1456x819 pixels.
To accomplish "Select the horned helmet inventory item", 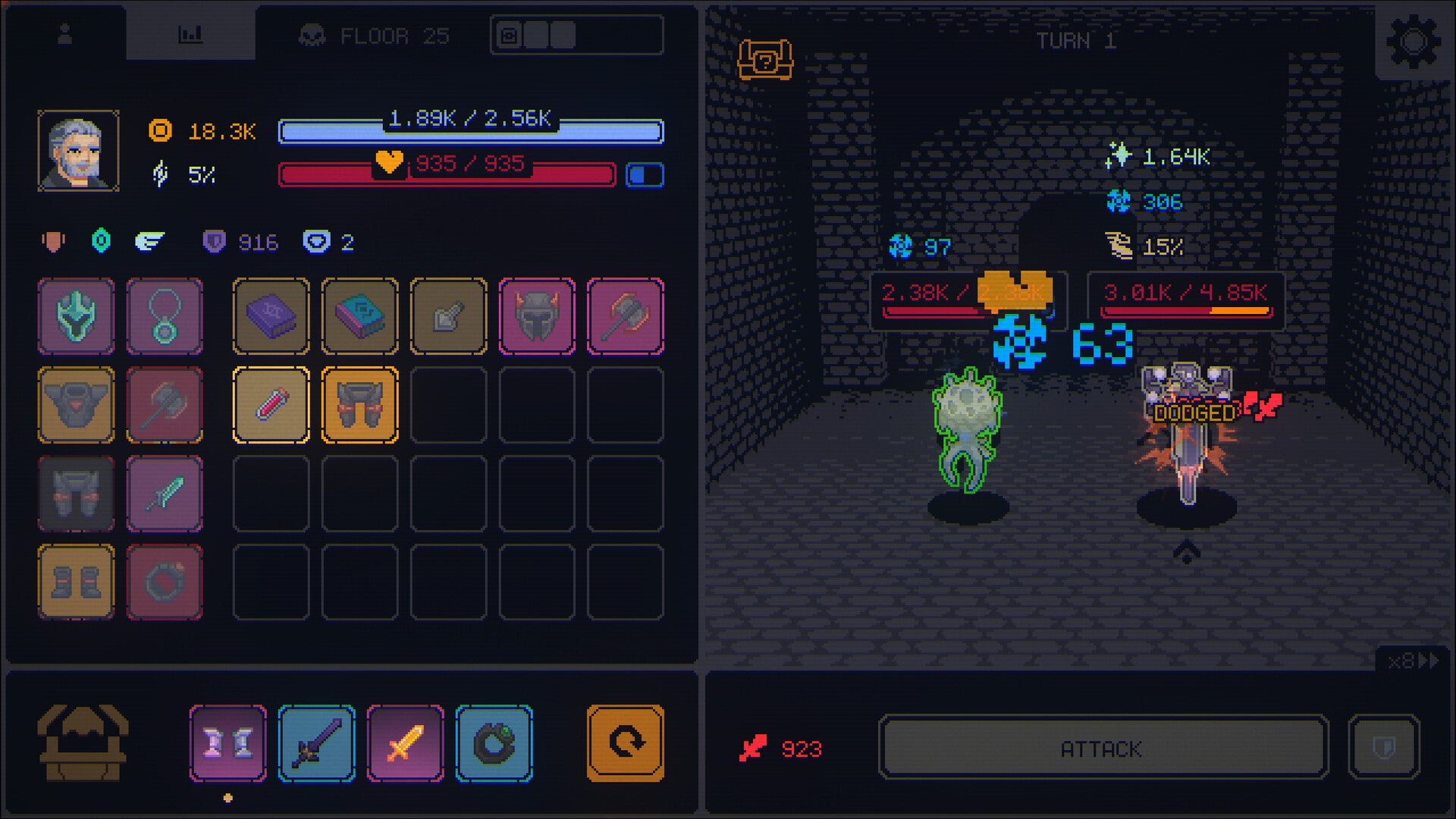I will [537, 316].
